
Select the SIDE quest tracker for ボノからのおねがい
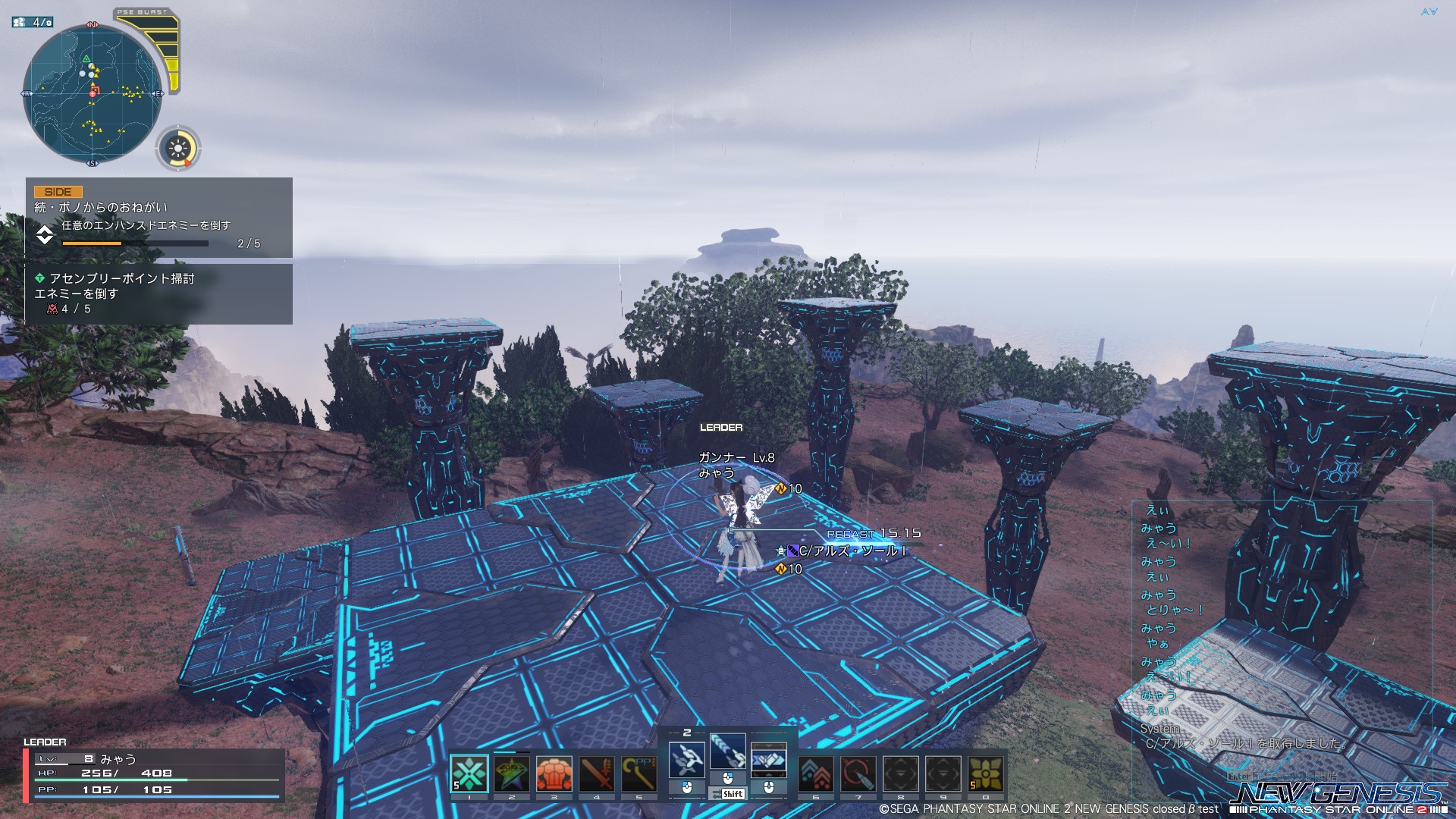(x=158, y=218)
